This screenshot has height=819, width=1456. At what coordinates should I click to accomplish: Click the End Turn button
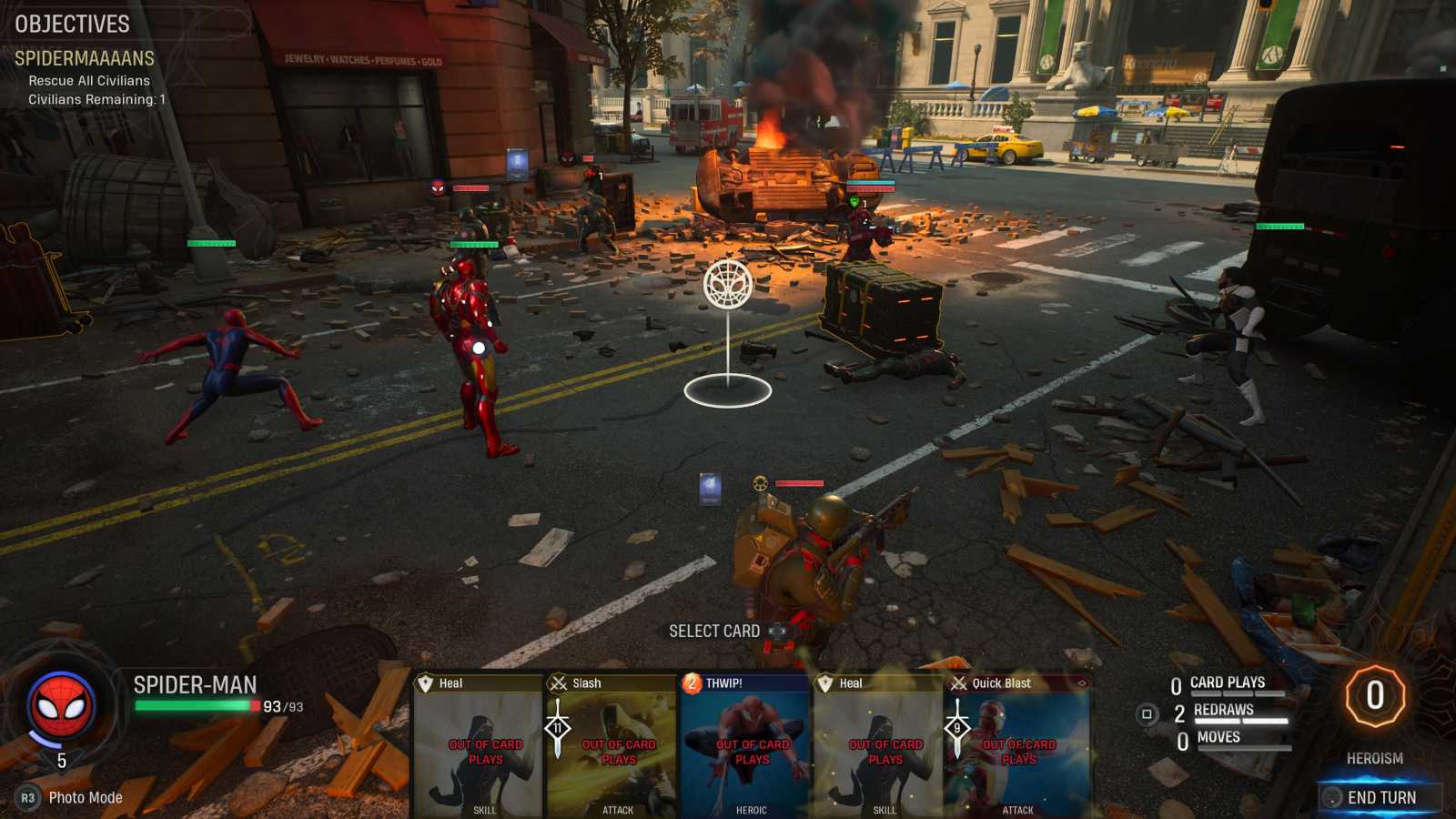pyautogui.click(x=1380, y=797)
